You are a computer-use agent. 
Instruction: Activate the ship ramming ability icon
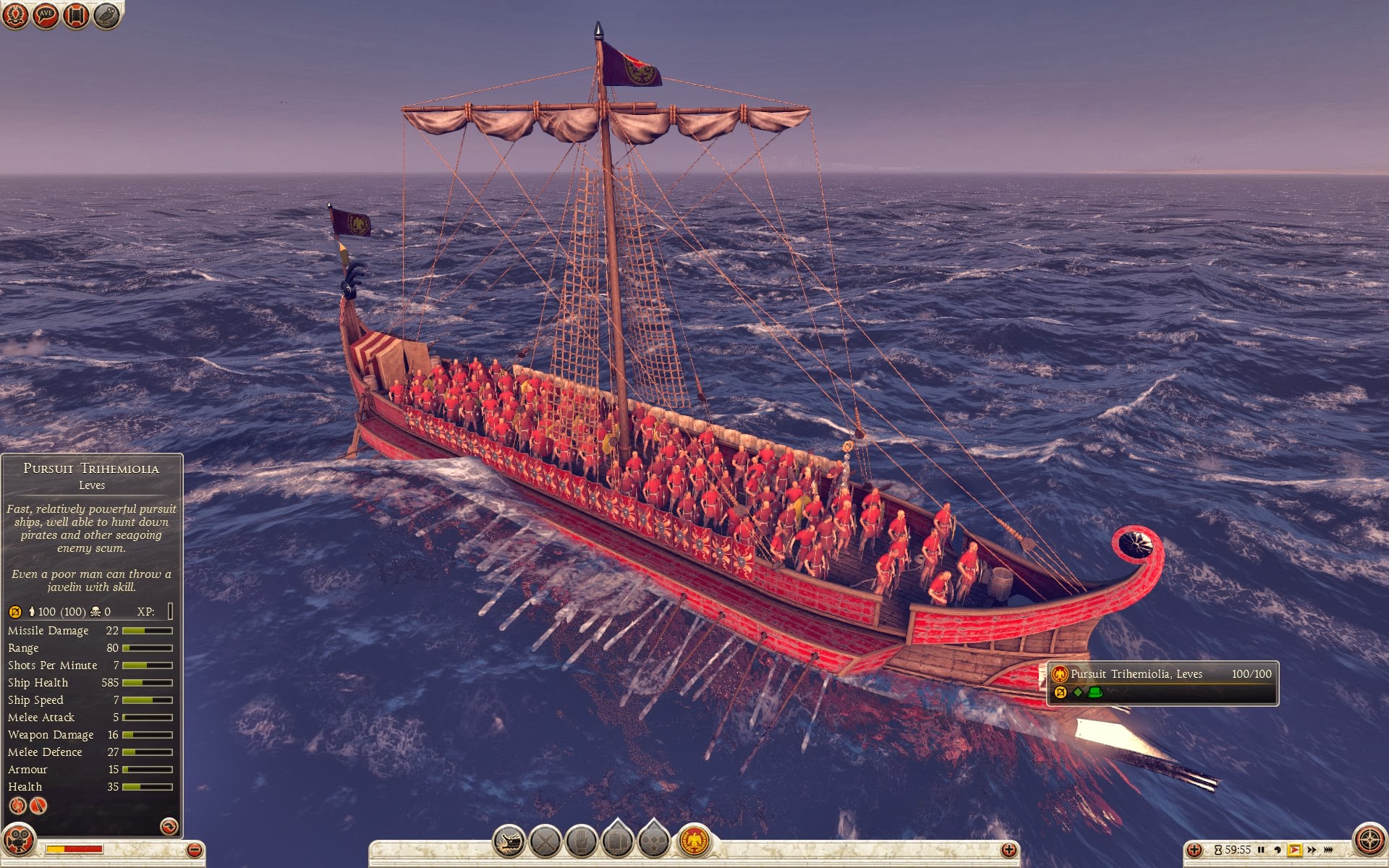coord(509,841)
